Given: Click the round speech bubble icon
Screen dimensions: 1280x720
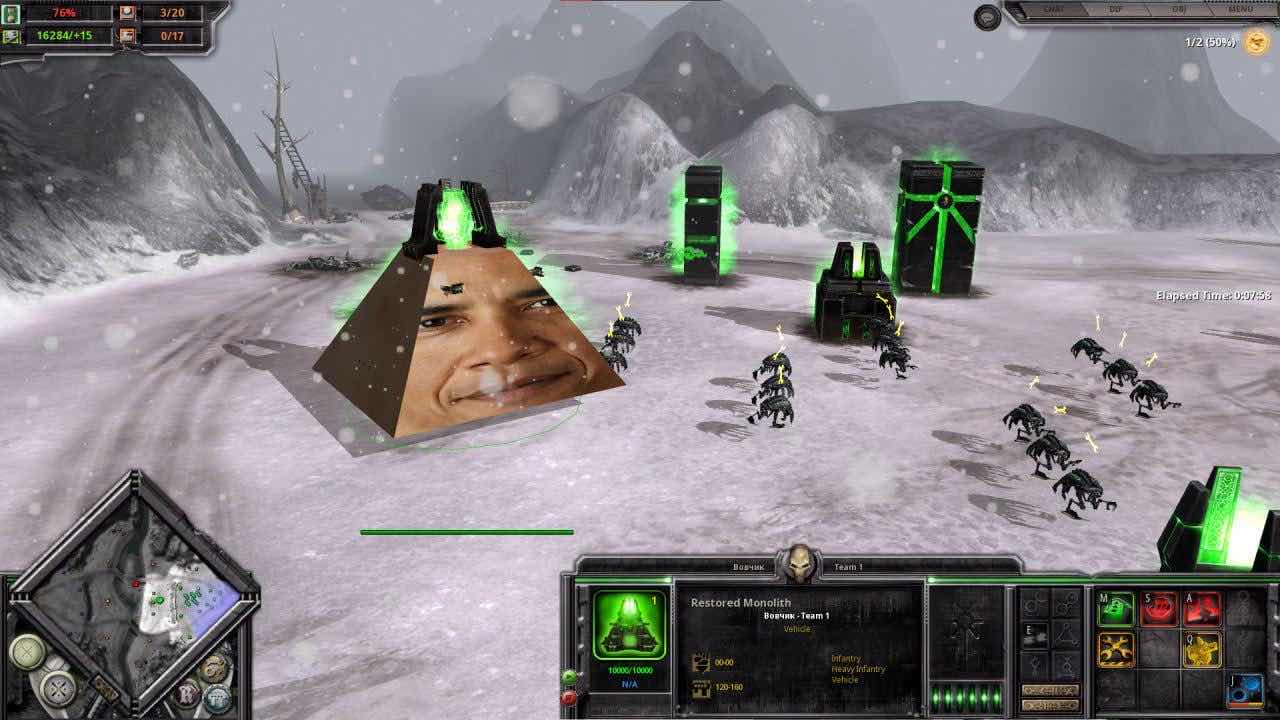Looking at the screenshot, I should click(x=988, y=17).
